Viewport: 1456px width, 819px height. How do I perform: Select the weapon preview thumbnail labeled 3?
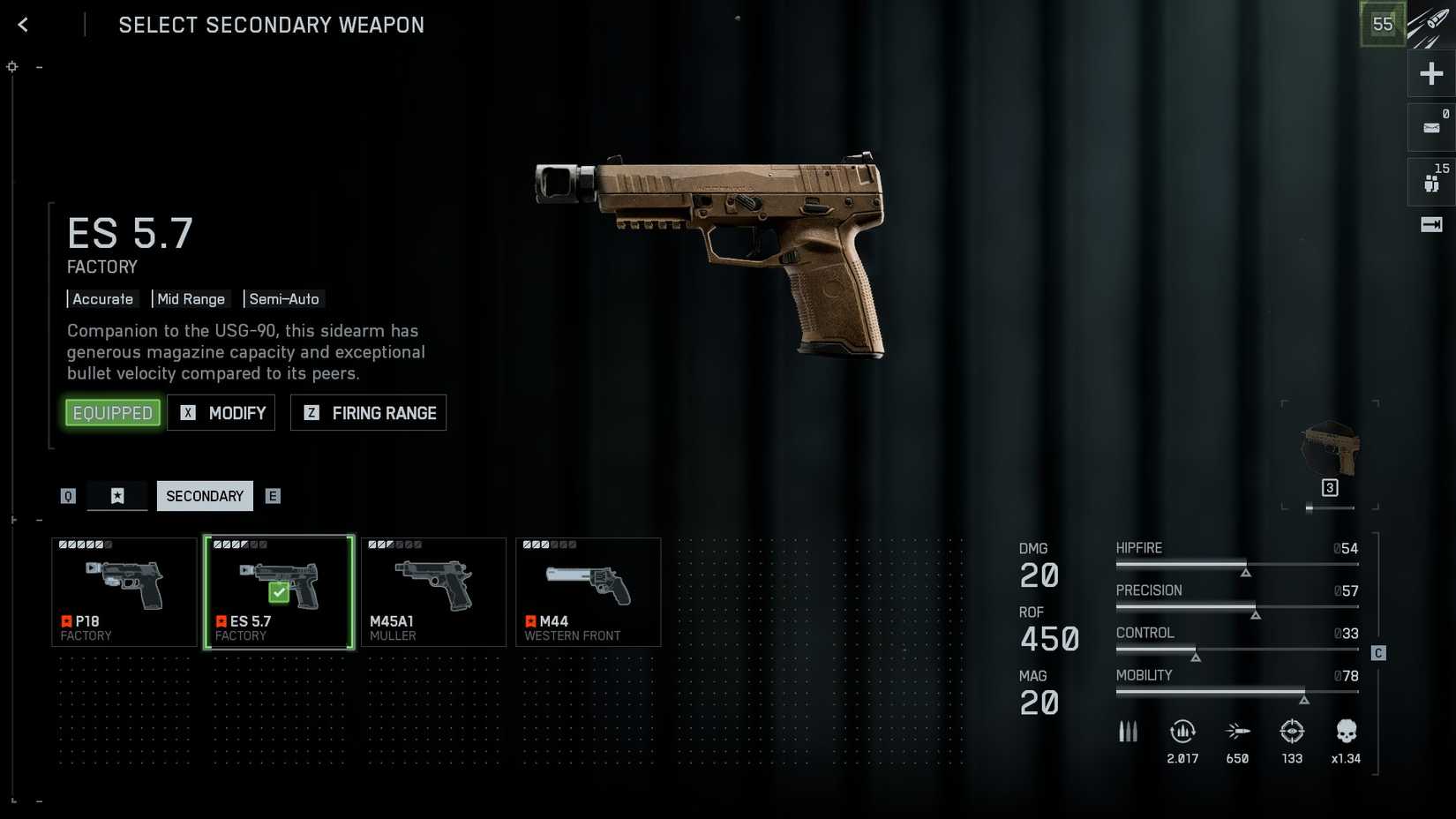[x=1330, y=455]
